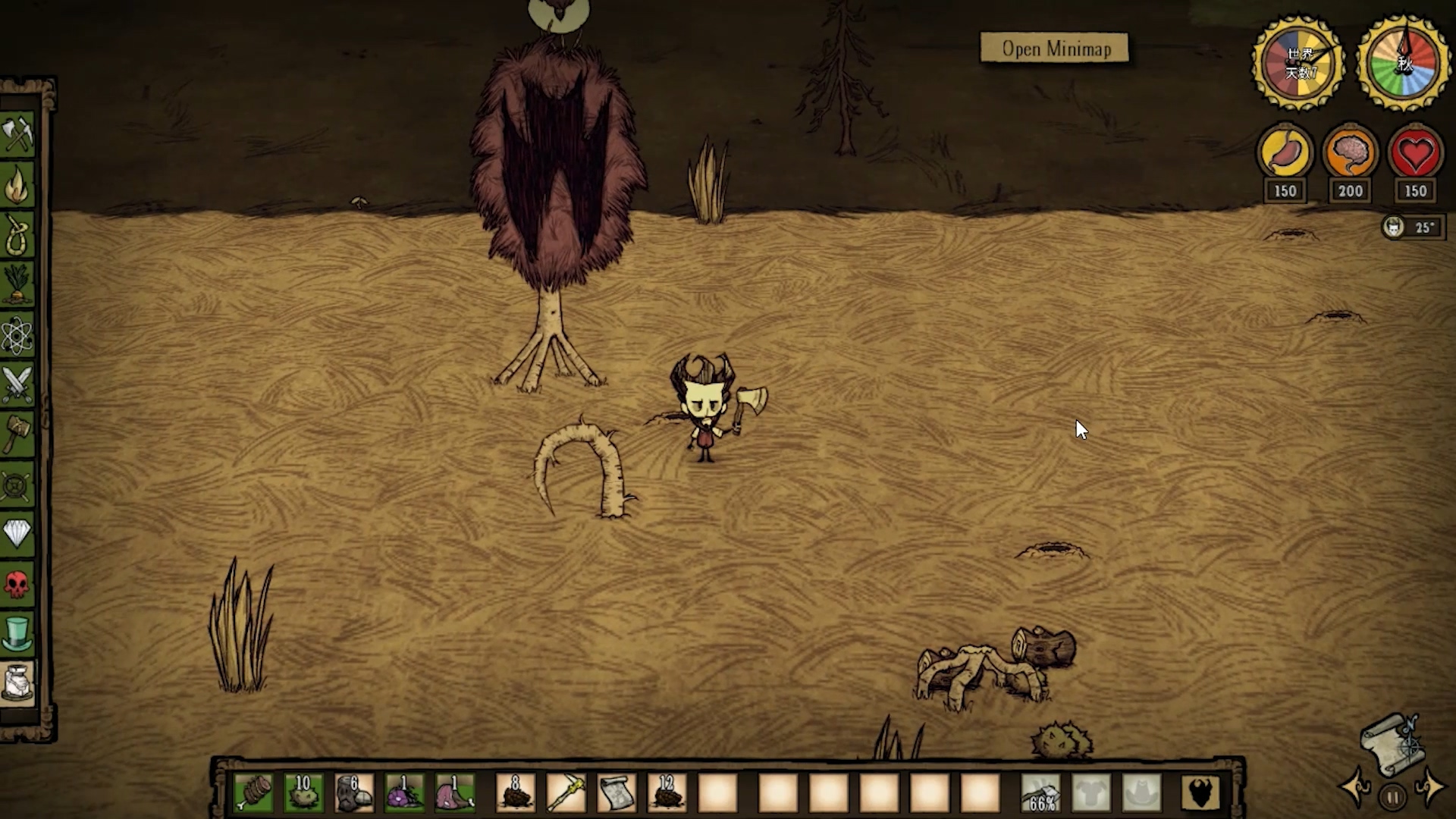Pause the game with the pause button
The image size is (1456, 819).
[x=1392, y=797]
